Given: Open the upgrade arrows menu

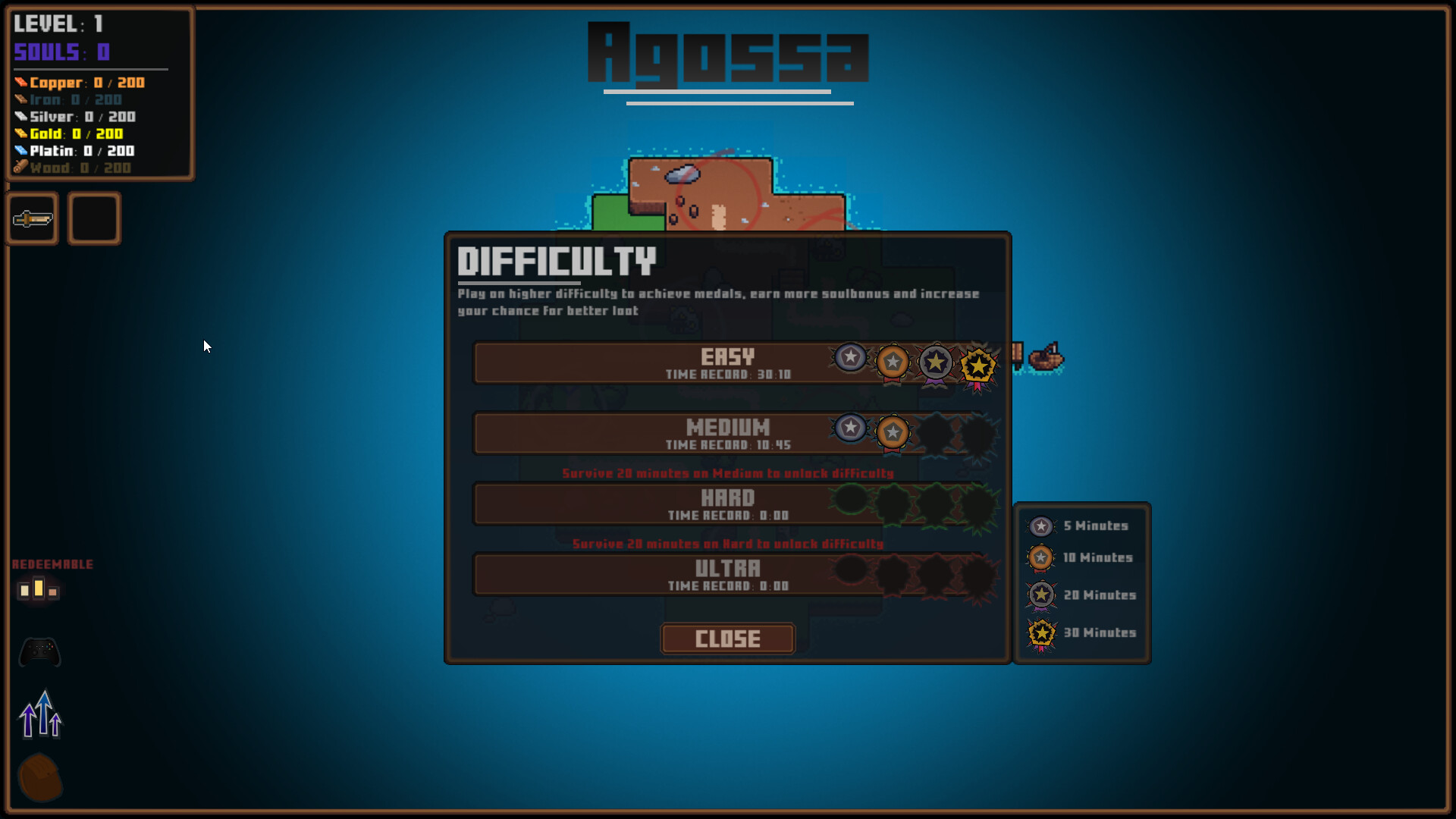Looking at the screenshot, I should pyautogui.click(x=42, y=714).
